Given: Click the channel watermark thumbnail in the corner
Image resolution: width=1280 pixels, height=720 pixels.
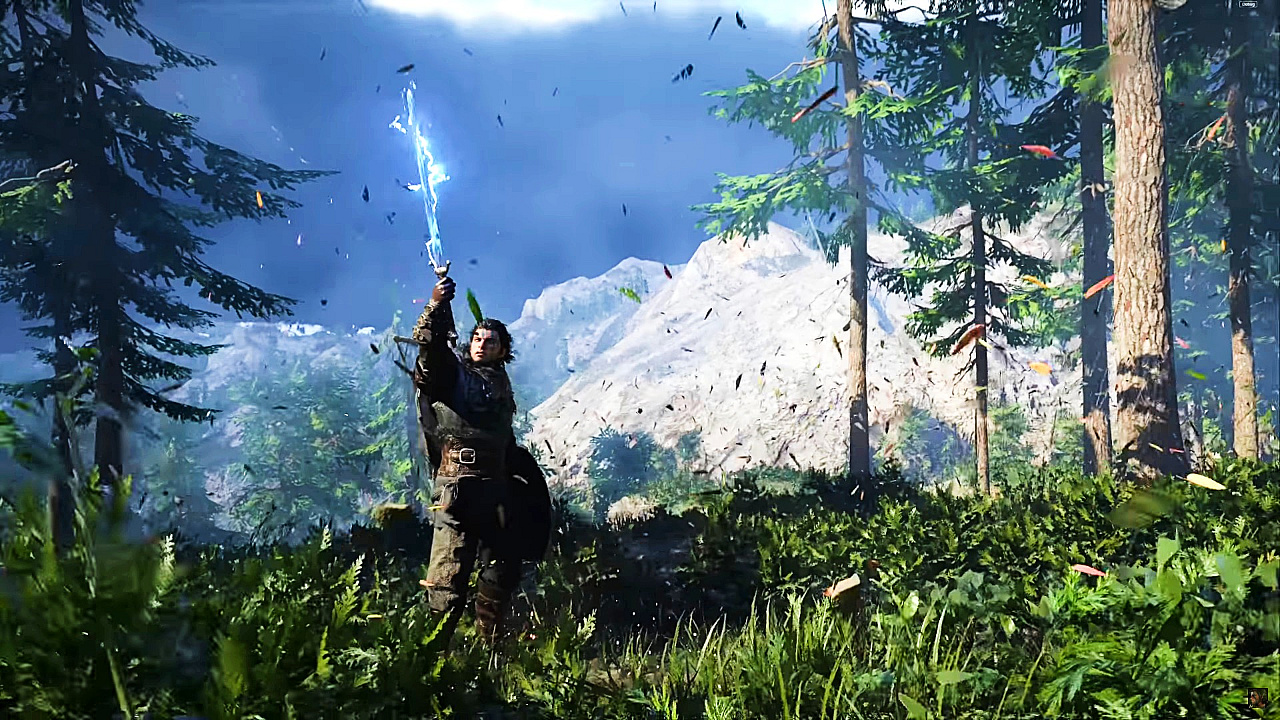Looking at the screenshot, I should 1257,697.
